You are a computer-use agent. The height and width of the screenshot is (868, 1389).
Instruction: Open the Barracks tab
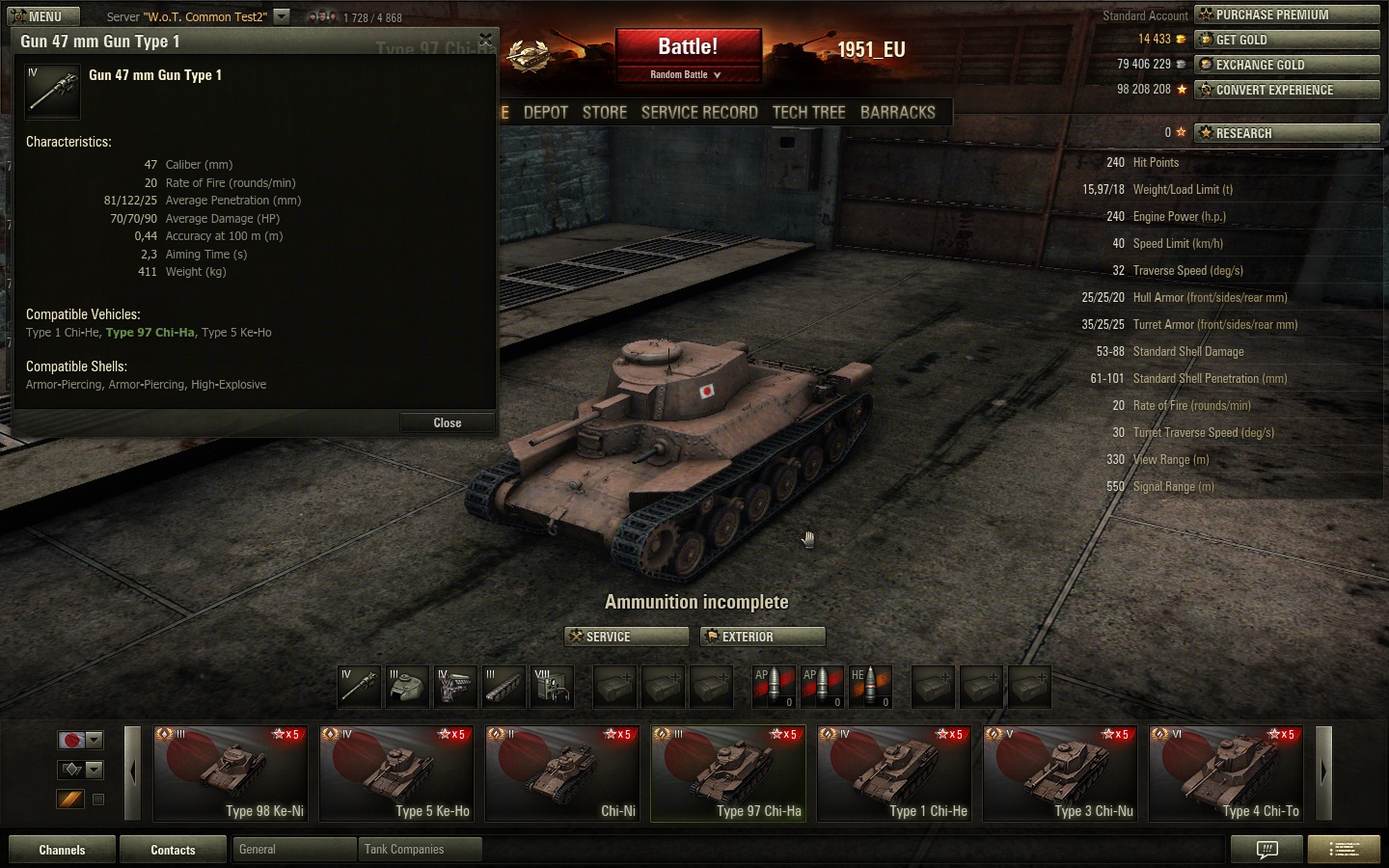pos(897,112)
